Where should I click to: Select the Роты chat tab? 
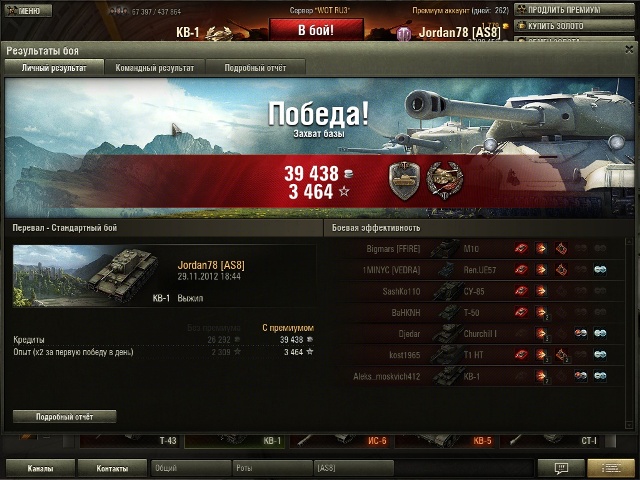pos(271,467)
